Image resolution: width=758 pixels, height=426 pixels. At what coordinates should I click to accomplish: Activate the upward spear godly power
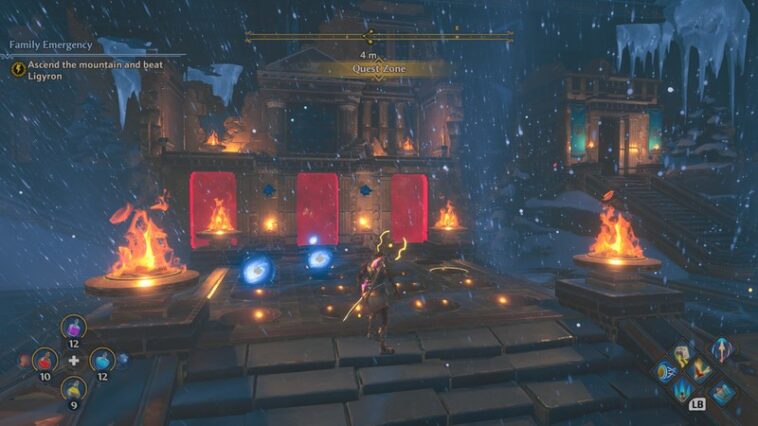coord(719,349)
